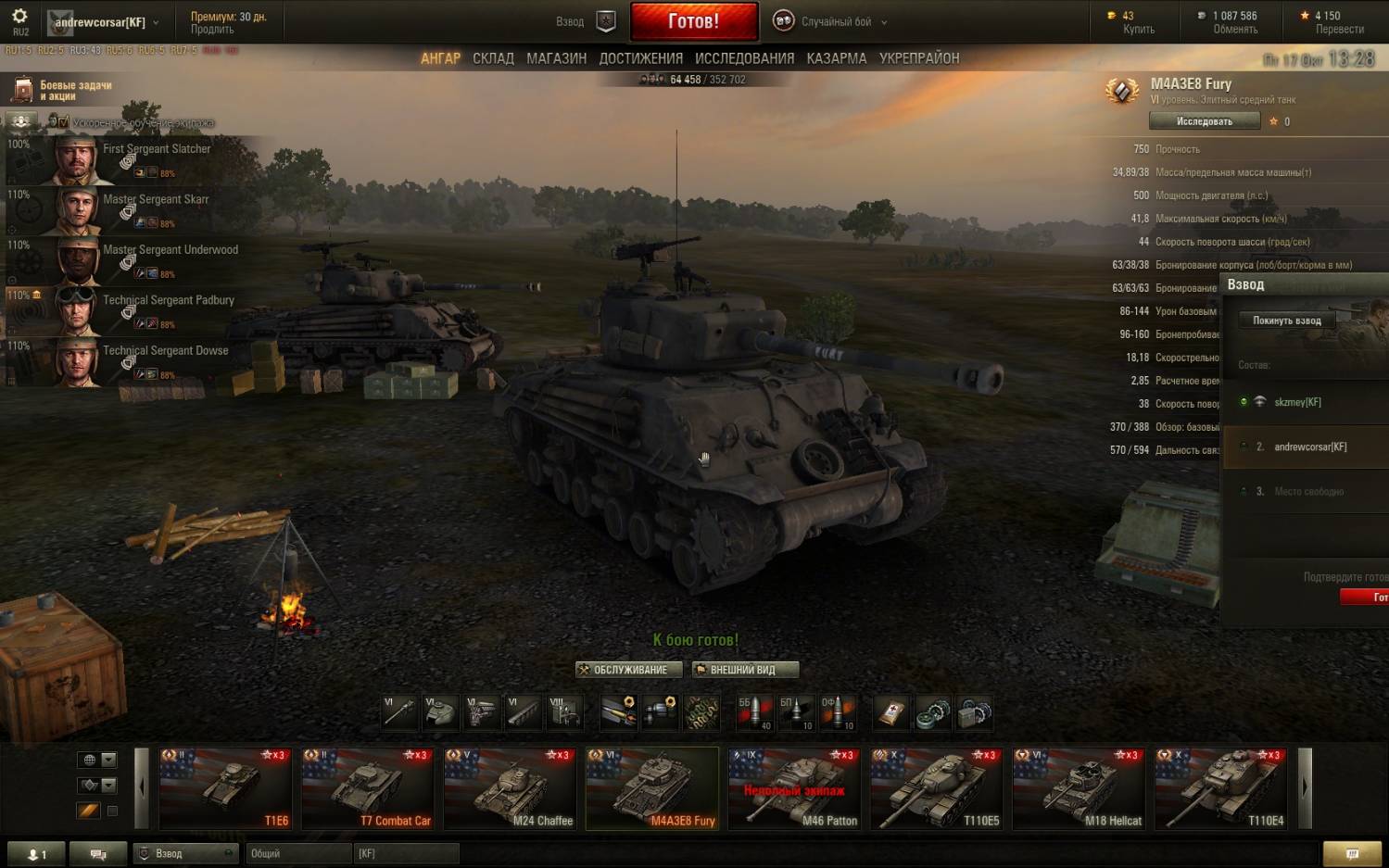This screenshot has height=868, width=1389.
Task: Leave platoon with Покинуть взвод button
Action: click(1286, 321)
